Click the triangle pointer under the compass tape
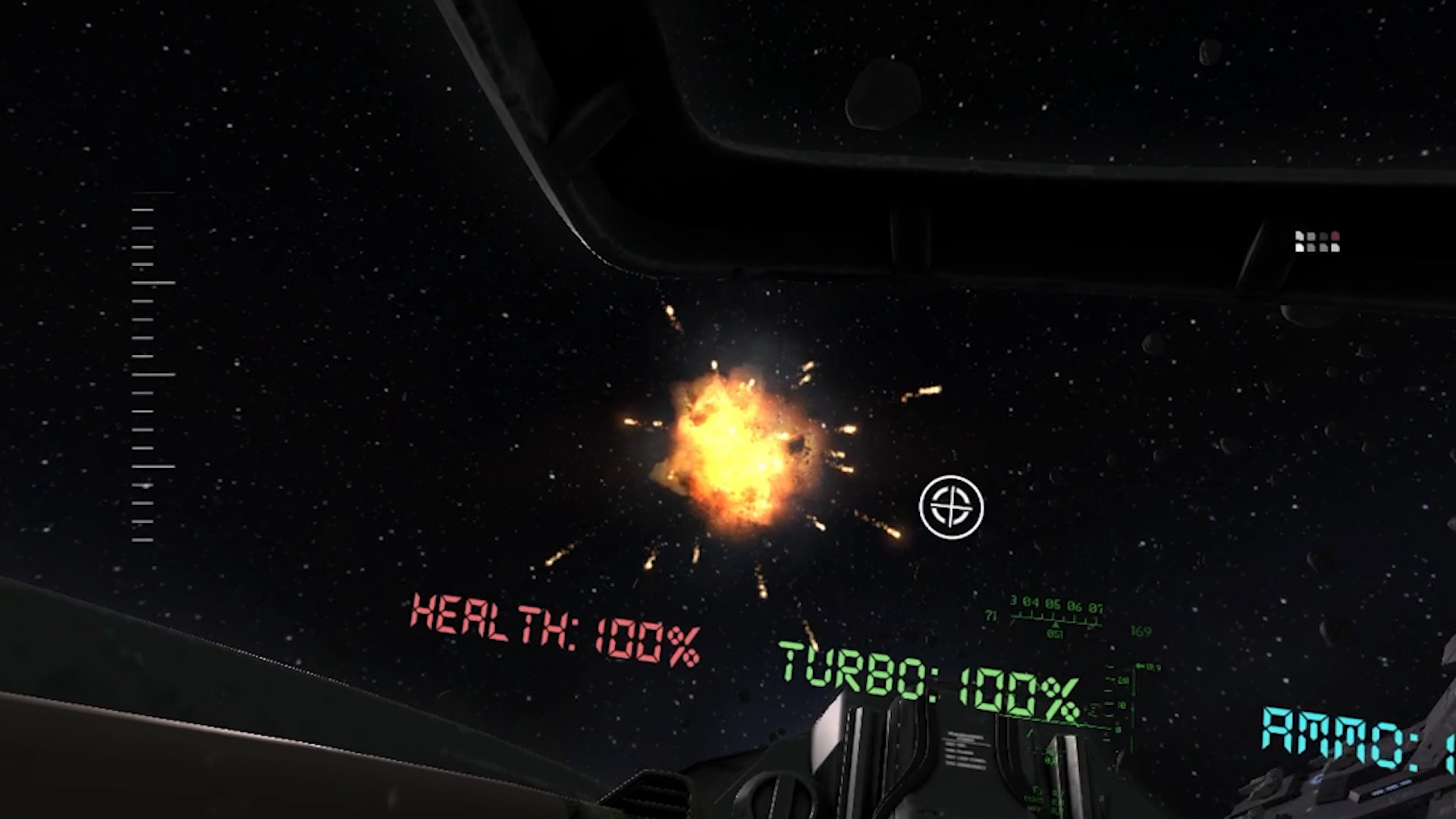The image size is (1456, 819). (1056, 626)
